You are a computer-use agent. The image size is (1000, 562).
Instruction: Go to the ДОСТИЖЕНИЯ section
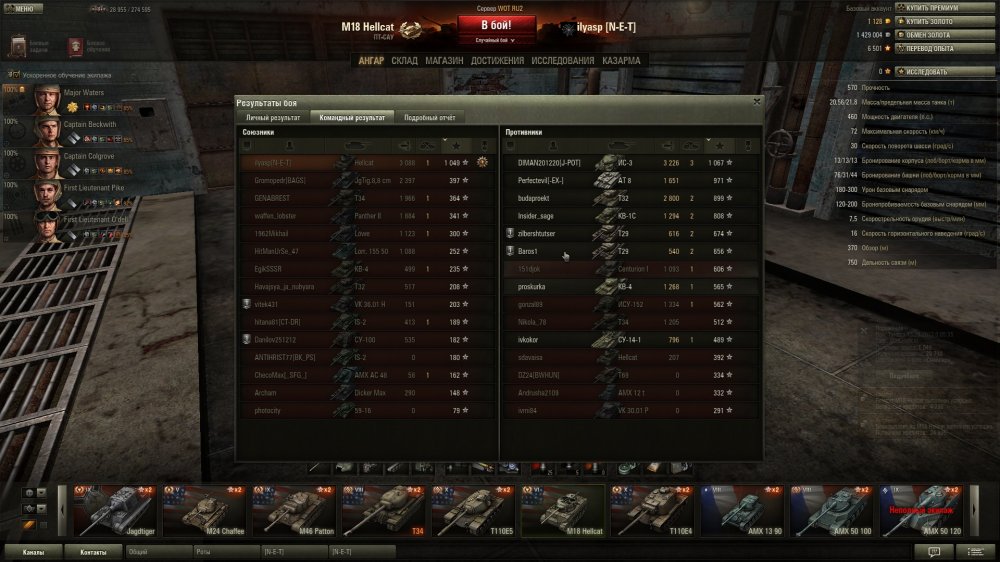(x=497, y=61)
